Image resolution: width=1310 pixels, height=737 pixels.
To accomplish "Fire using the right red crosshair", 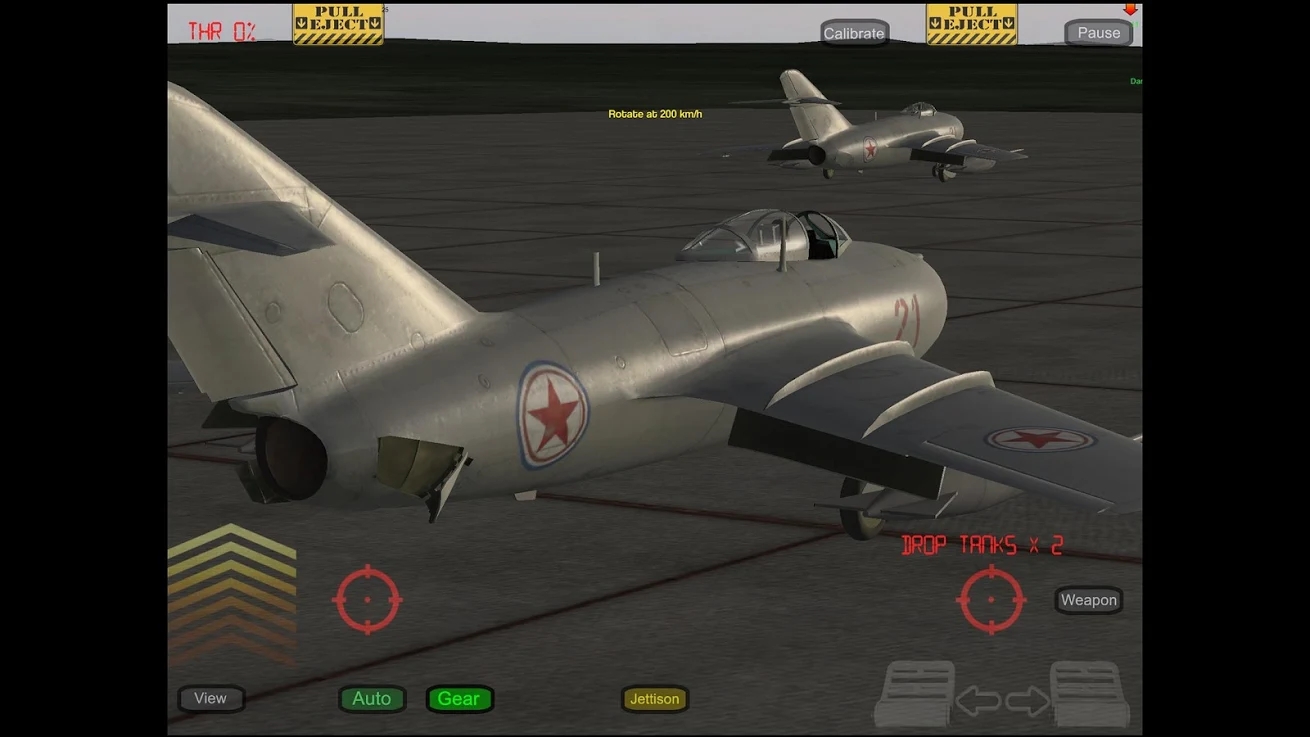I will [x=991, y=599].
